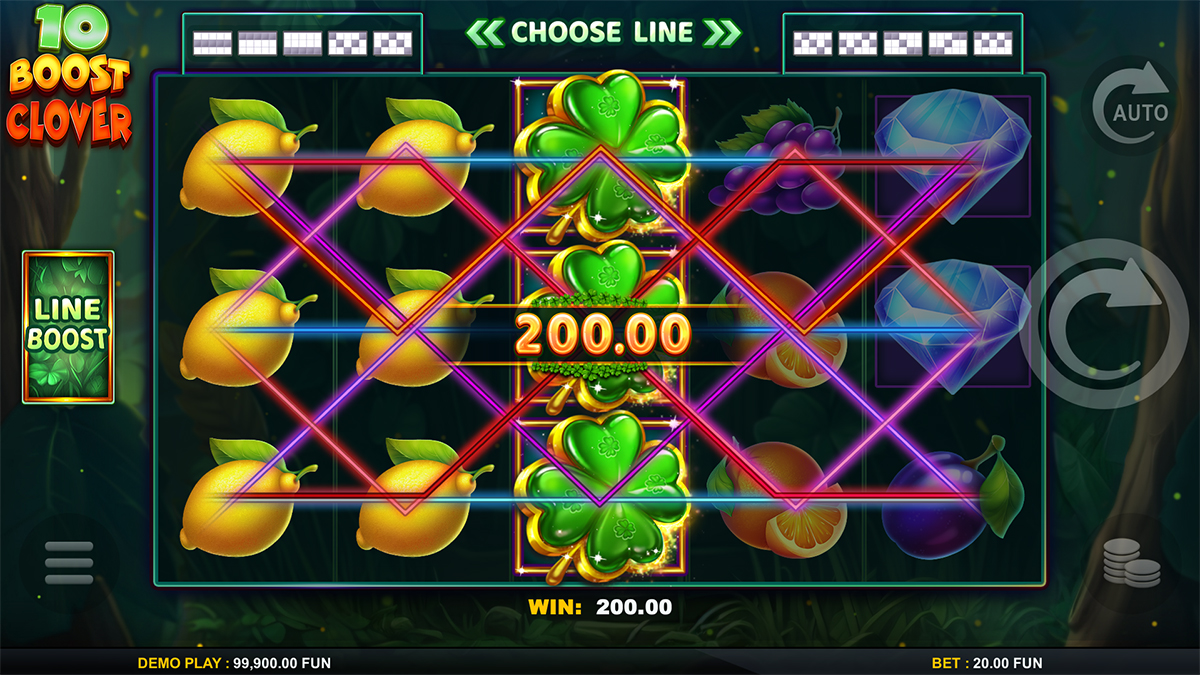
Task: Enable AUTO spin mode
Action: (x=1132, y=107)
